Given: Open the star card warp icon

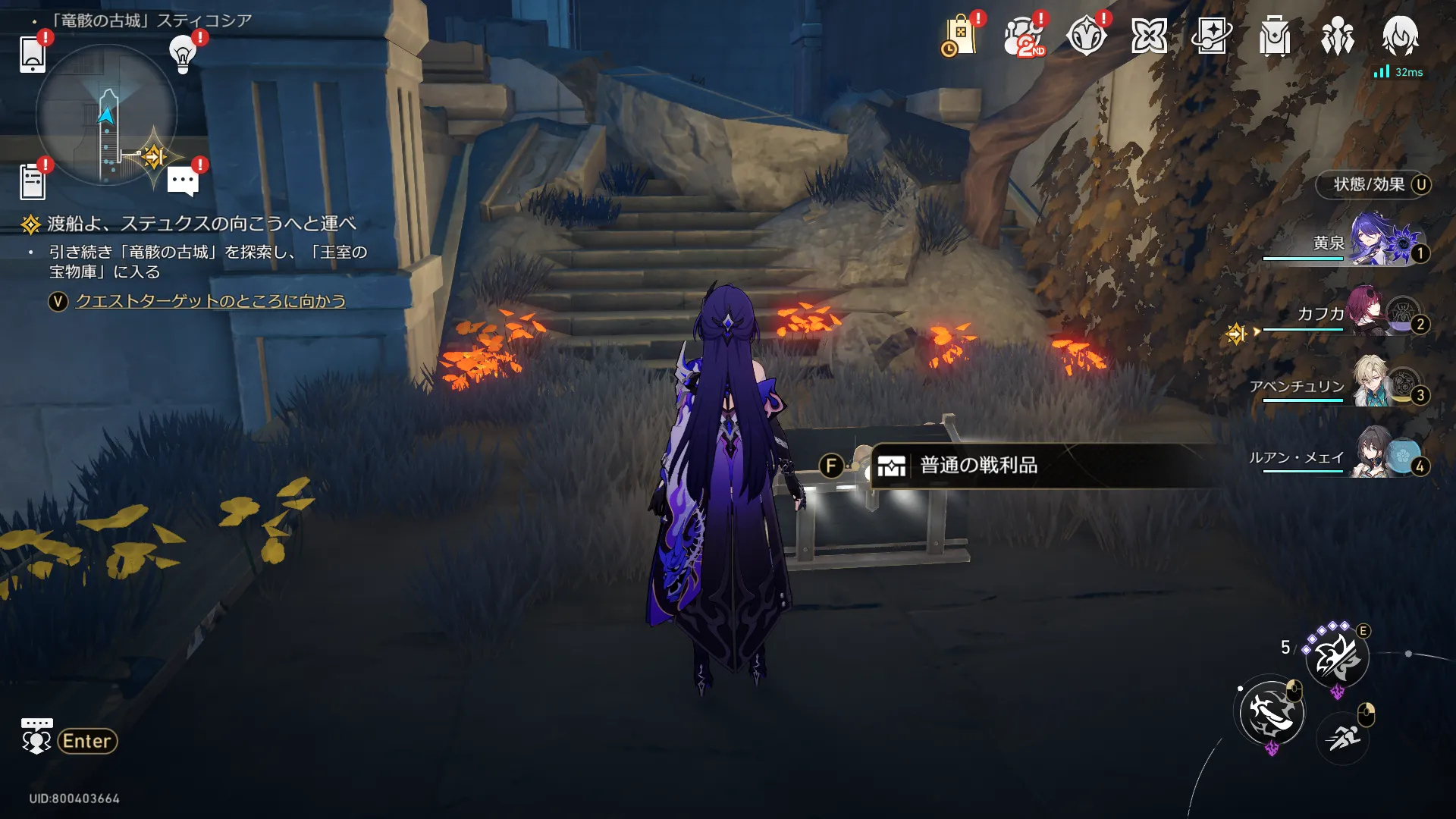Looking at the screenshot, I should pyautogui.click(x=1212, y=36).
